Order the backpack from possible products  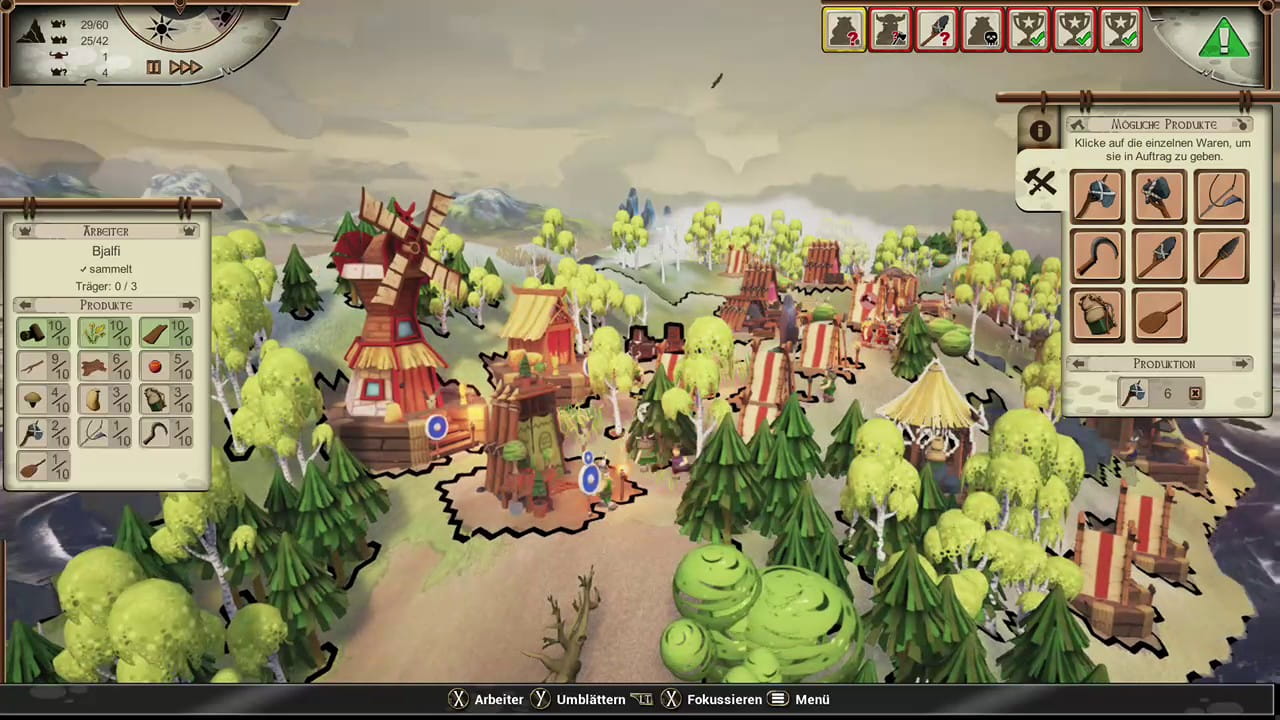click(x=1097, y=316)
